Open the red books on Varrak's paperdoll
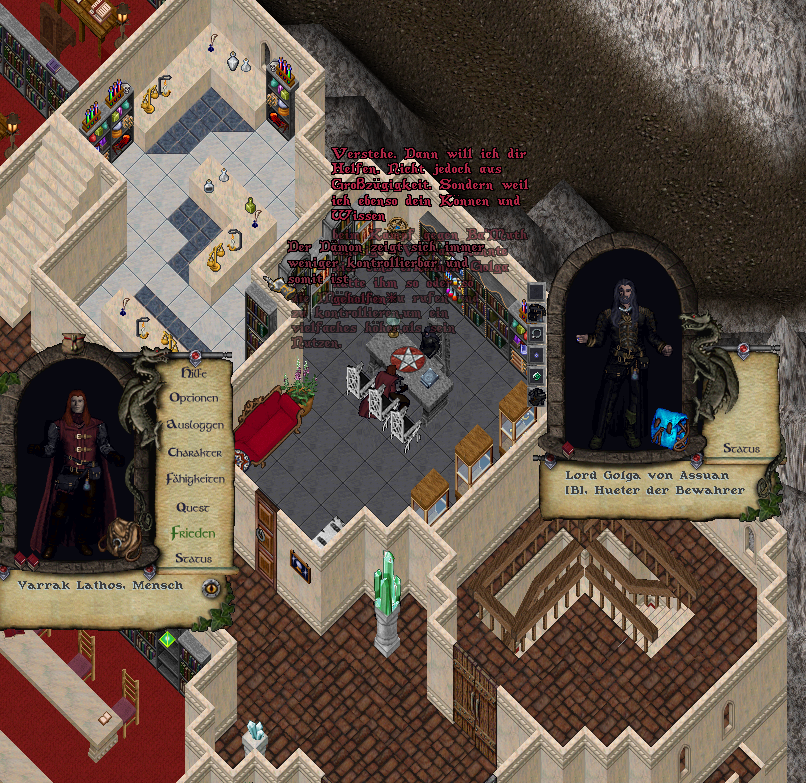 tap(24, 560)
